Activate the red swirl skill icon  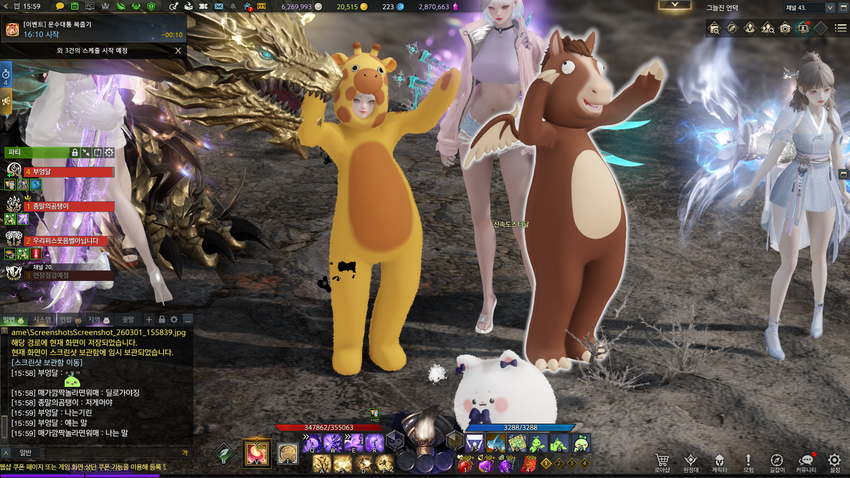pyautogui.click(x=257, y=452)
